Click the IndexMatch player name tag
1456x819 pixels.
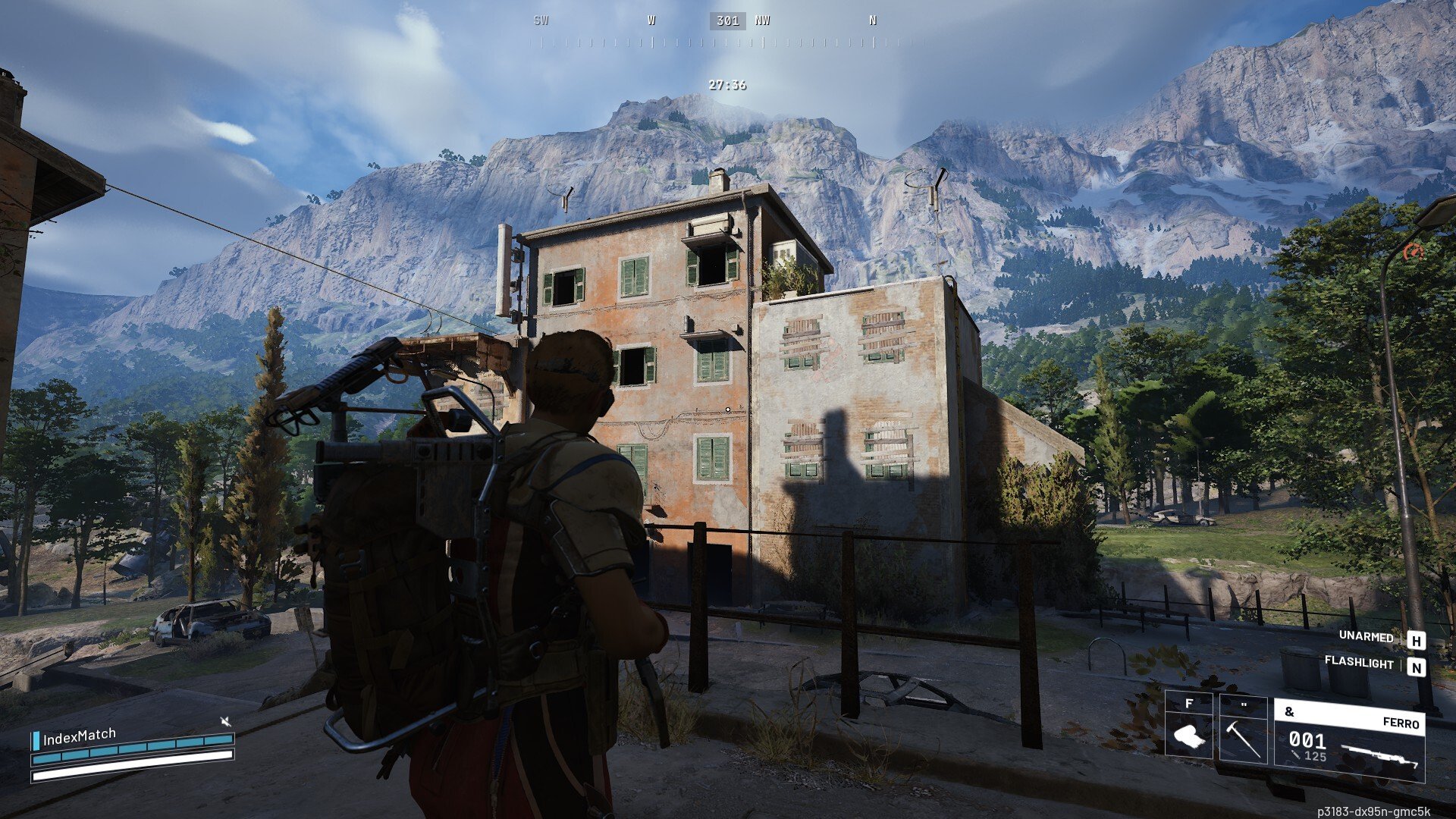[79, 736]
